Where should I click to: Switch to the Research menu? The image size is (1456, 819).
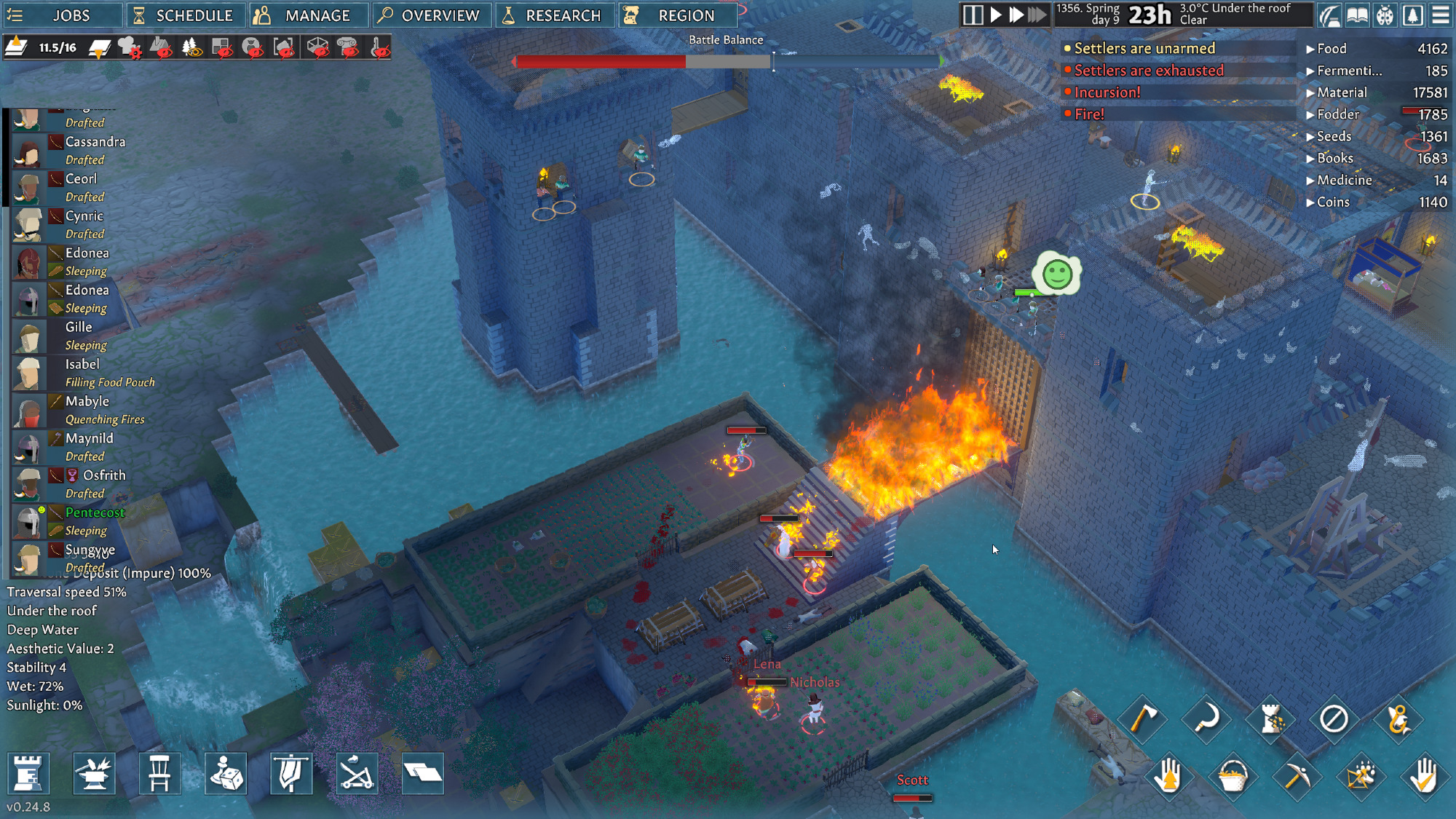click(x=553, y=15)
